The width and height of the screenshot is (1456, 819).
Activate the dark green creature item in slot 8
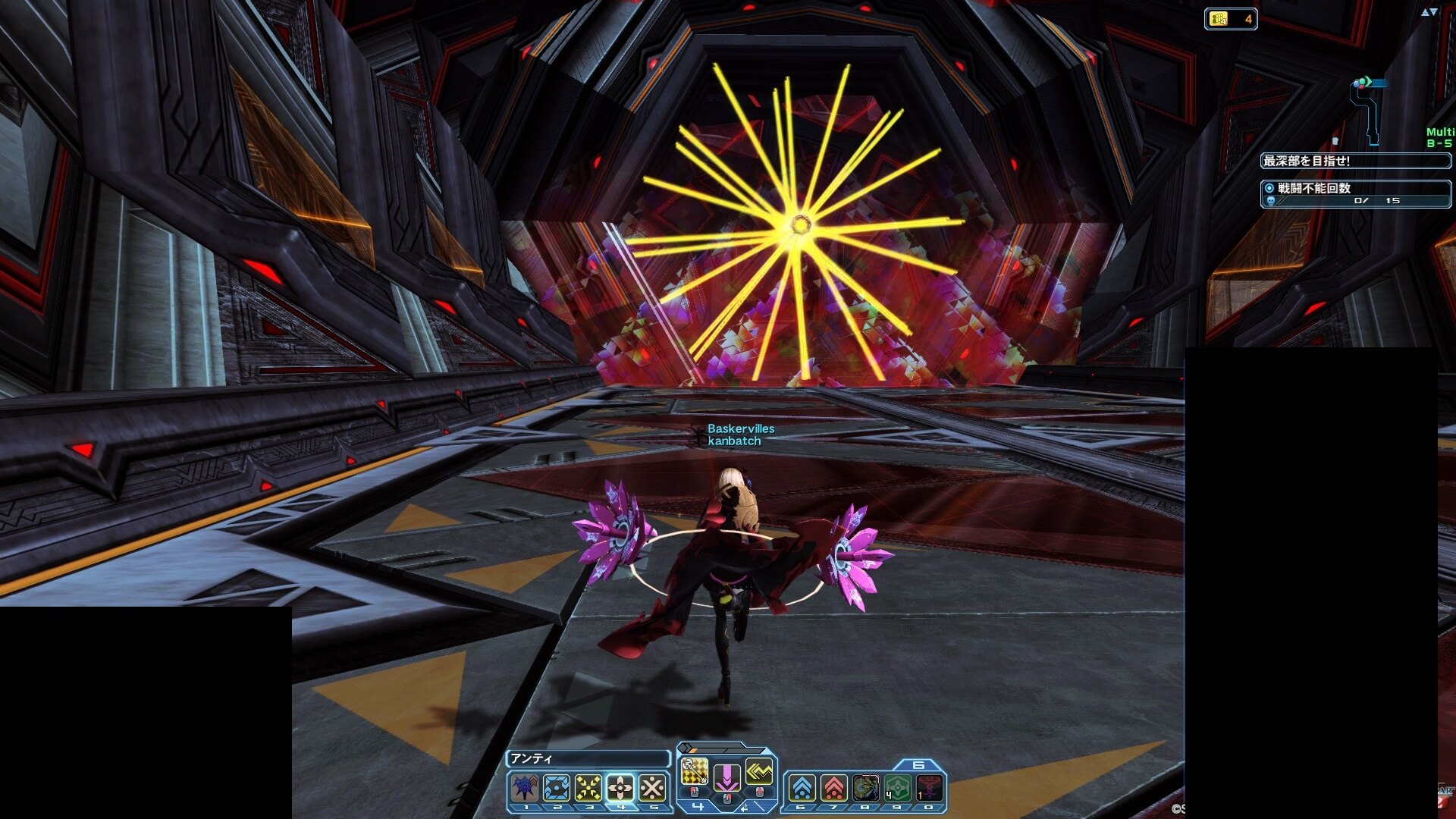[x=865, y=789]
